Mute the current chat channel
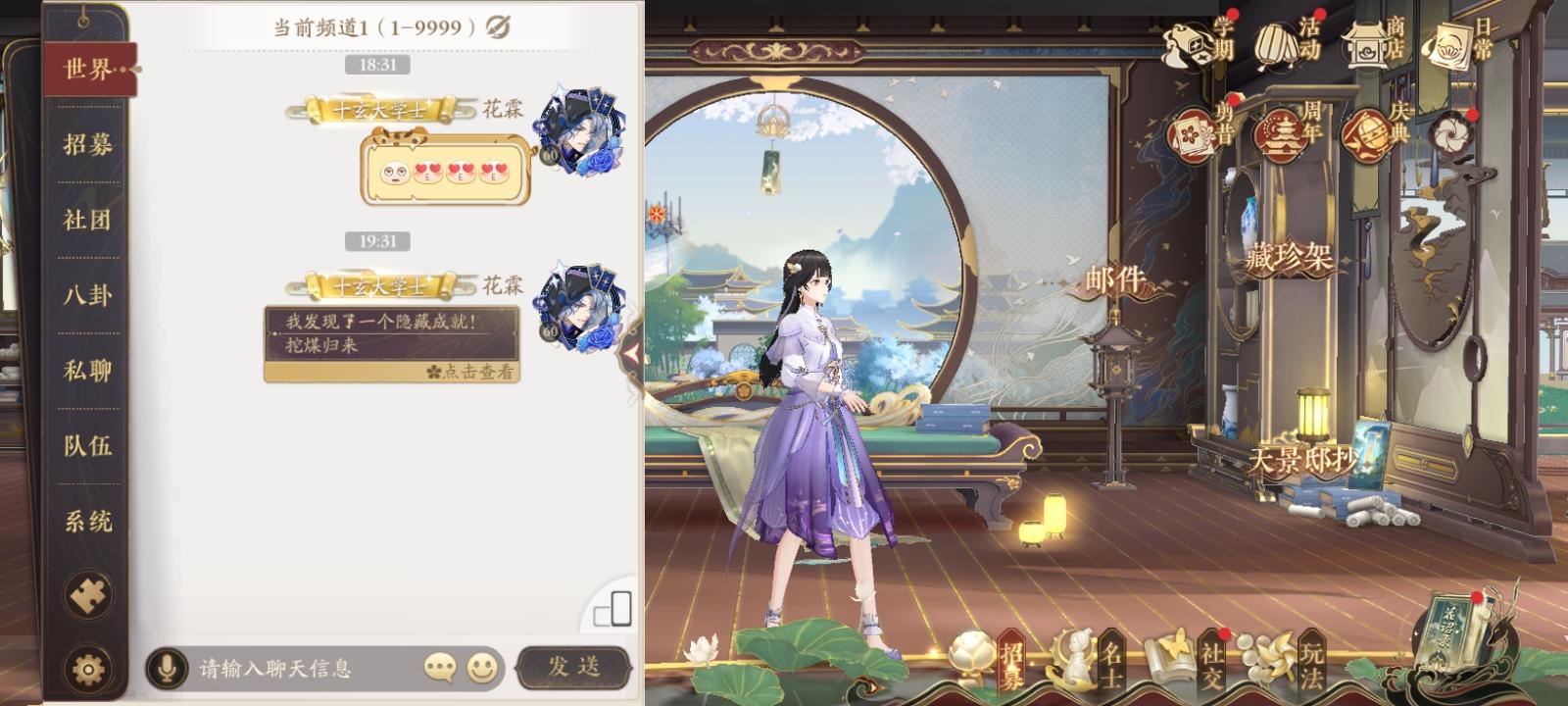 click(499, 27)
